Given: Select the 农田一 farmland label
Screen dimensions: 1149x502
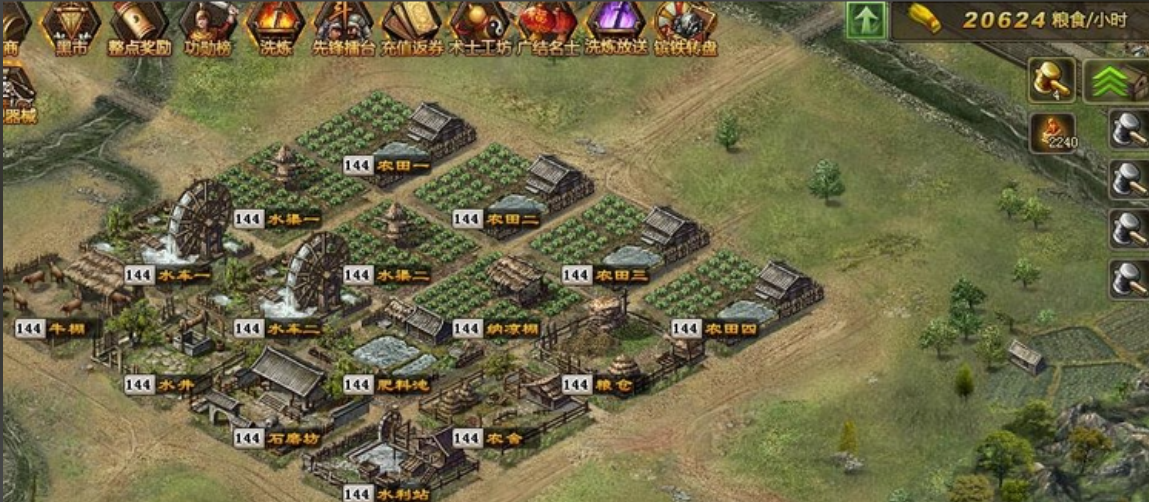Looking at the screenshot, I should (x=402, y=165).
